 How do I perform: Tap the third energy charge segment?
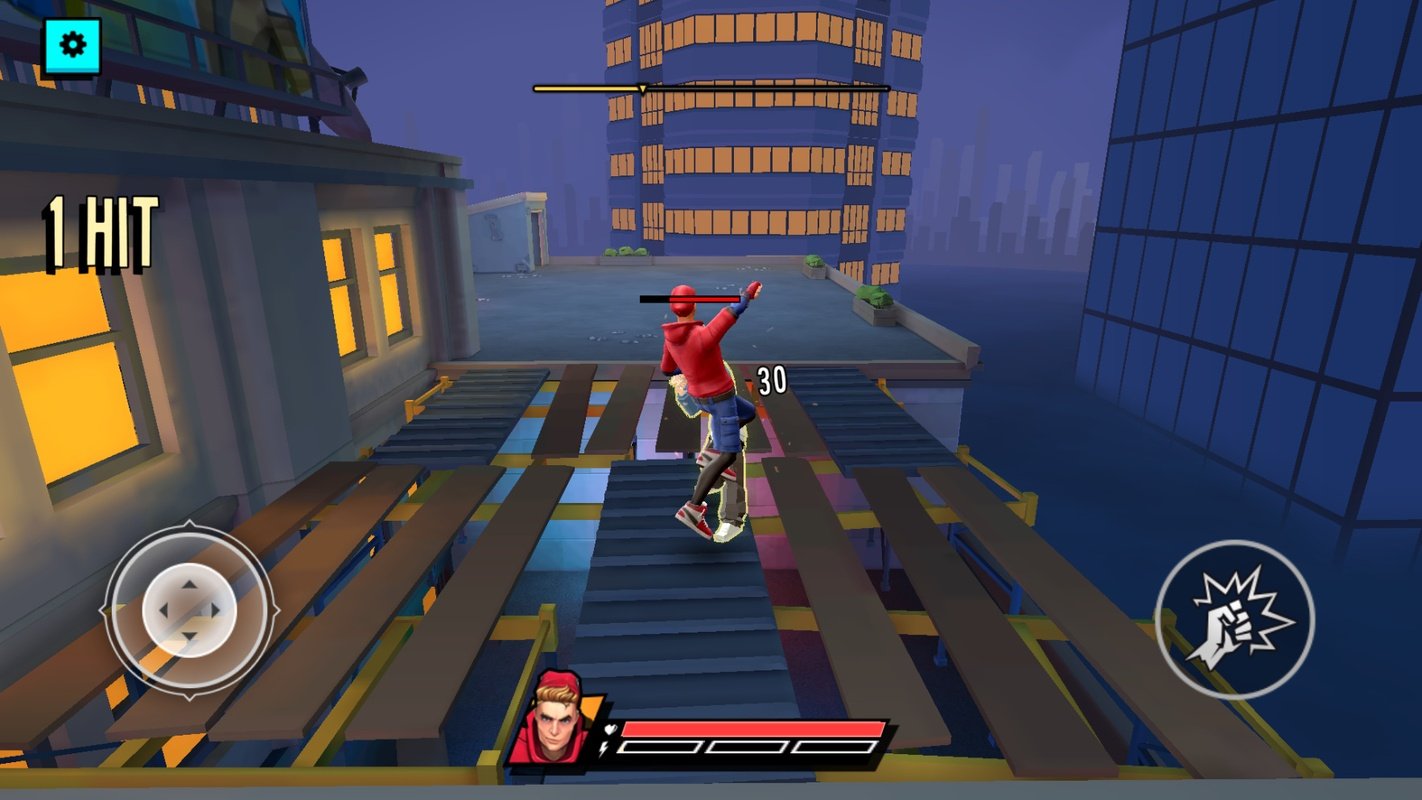[x=834, y=747]
